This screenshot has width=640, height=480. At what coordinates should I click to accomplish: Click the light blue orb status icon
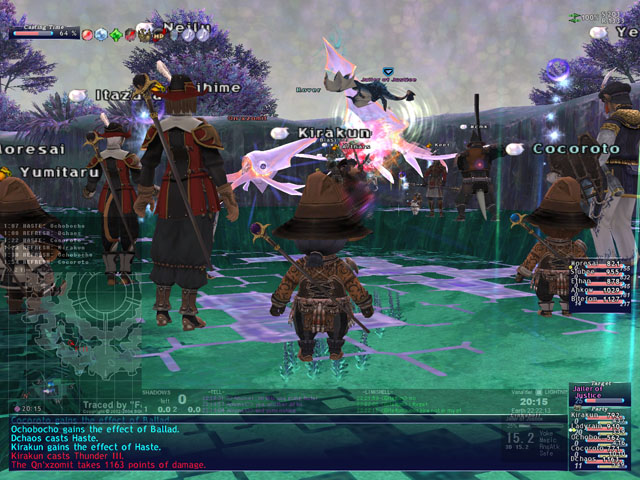(101, 33)
